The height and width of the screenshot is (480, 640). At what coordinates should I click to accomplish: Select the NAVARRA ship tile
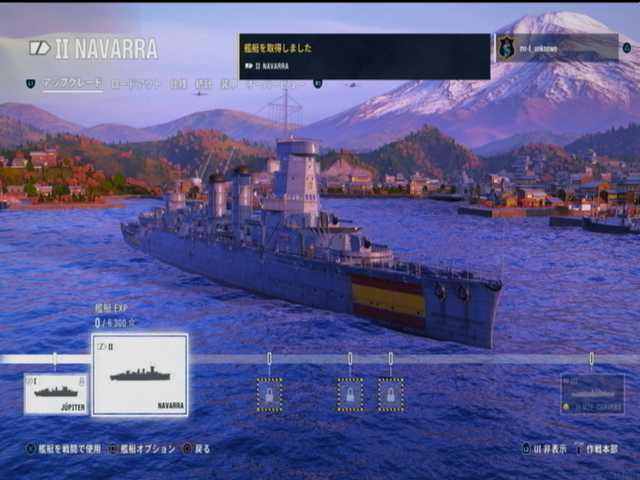pos(140,375)
